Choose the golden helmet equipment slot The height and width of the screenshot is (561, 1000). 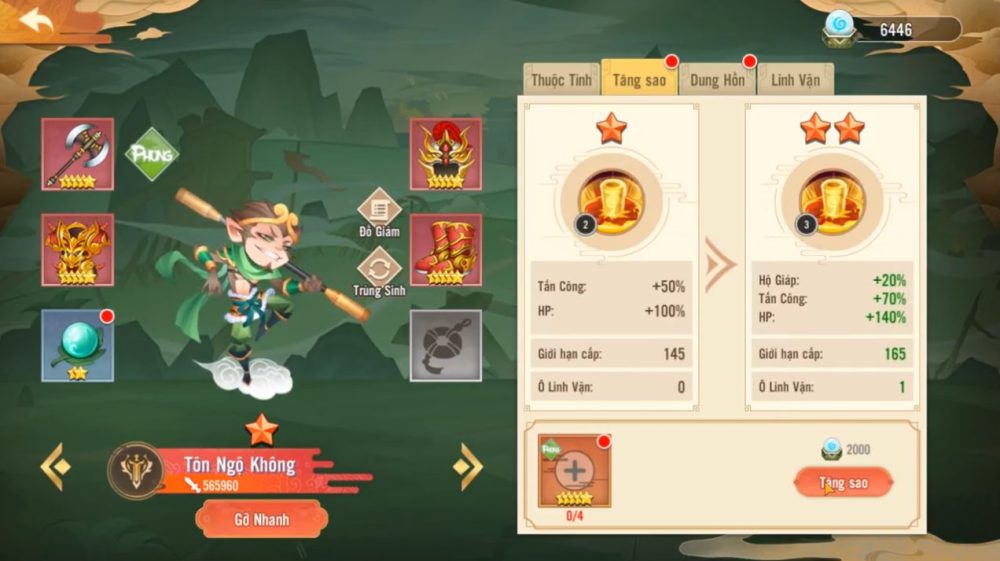tap(446, 154)
